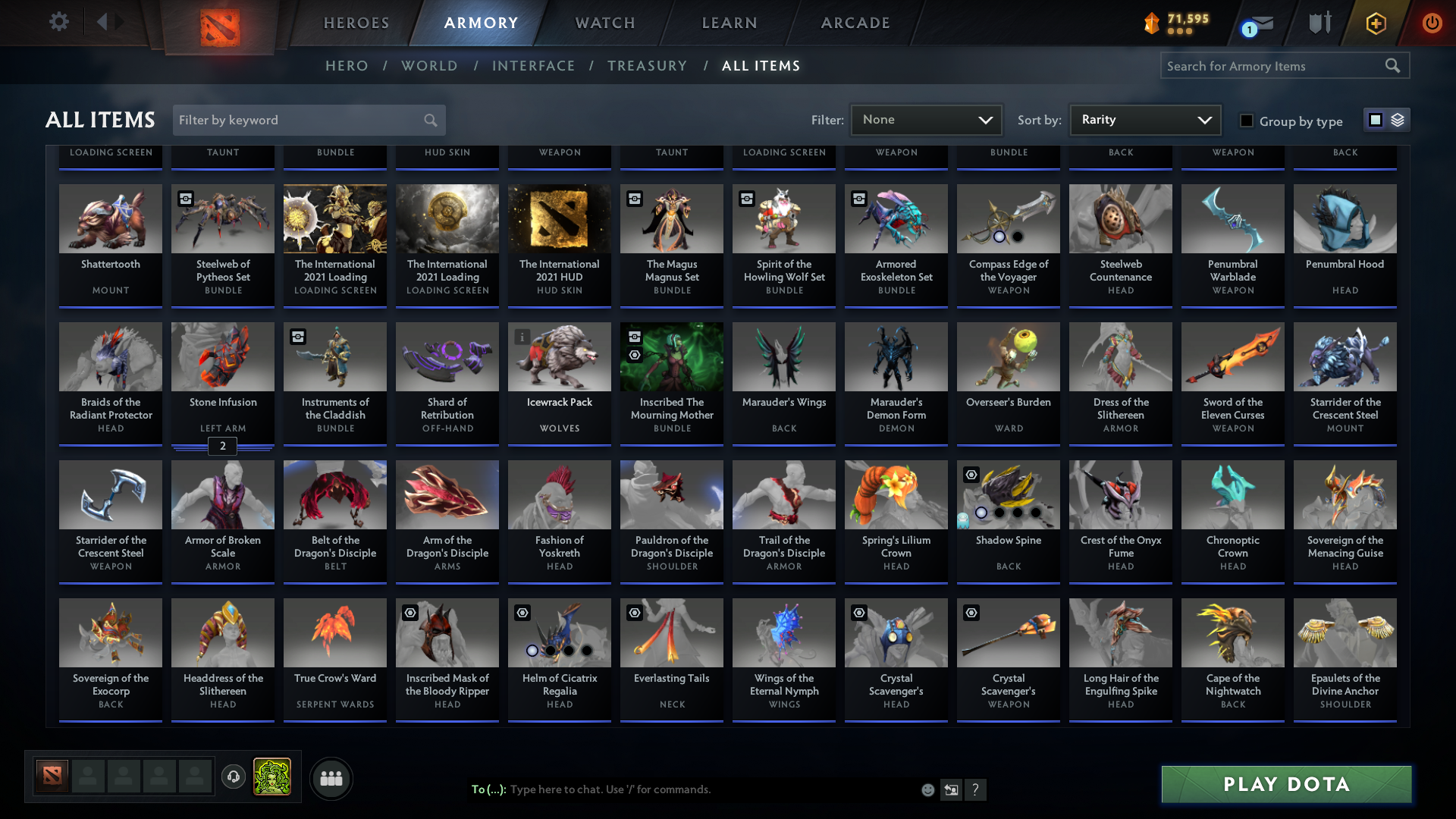Click the chat input field to type
Image resolution: width=1456 pixels, height=819 pixels.
682,789
